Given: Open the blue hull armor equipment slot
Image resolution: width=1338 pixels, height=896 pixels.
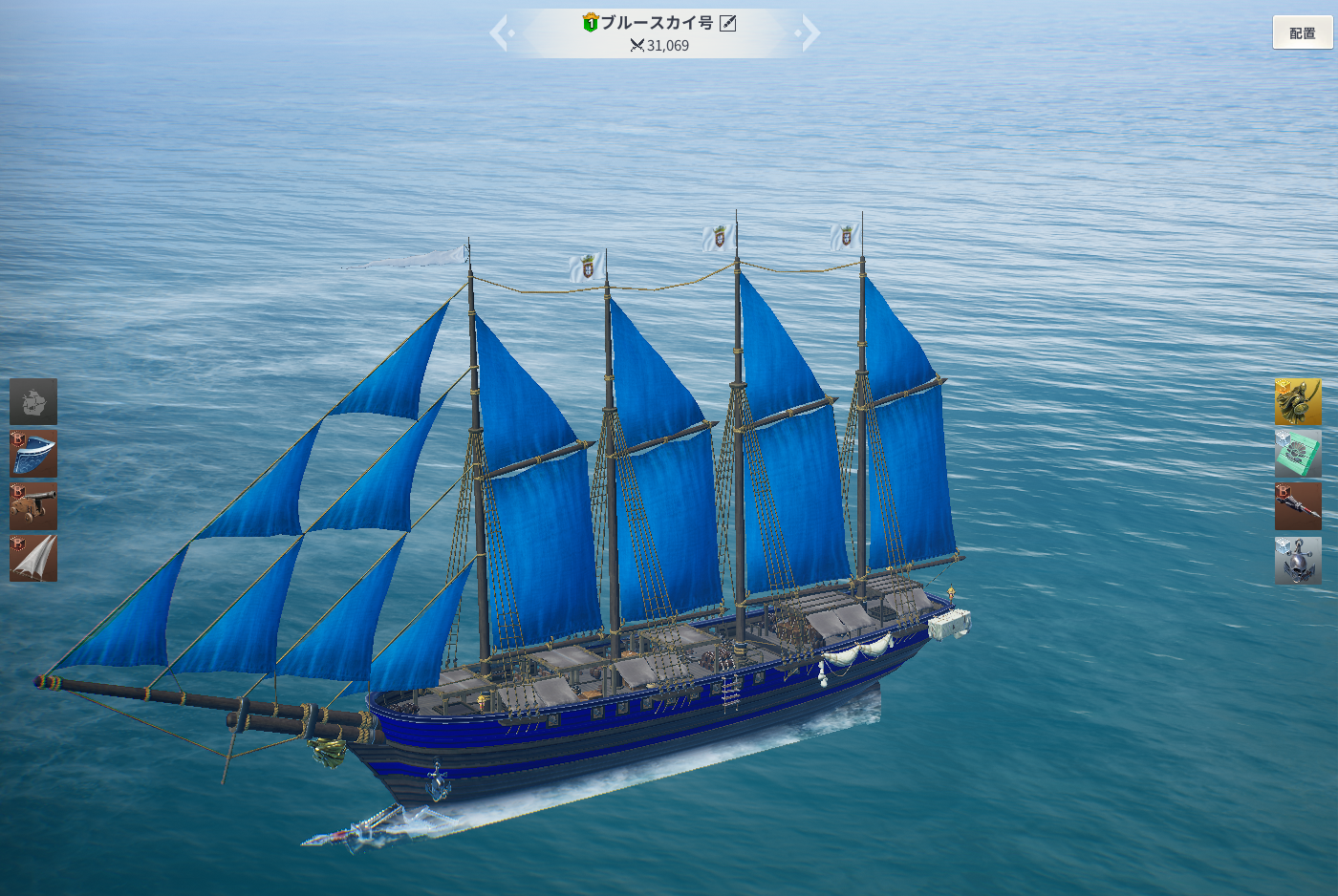Looking at the screenshot, I should click(x=33, y=454).
